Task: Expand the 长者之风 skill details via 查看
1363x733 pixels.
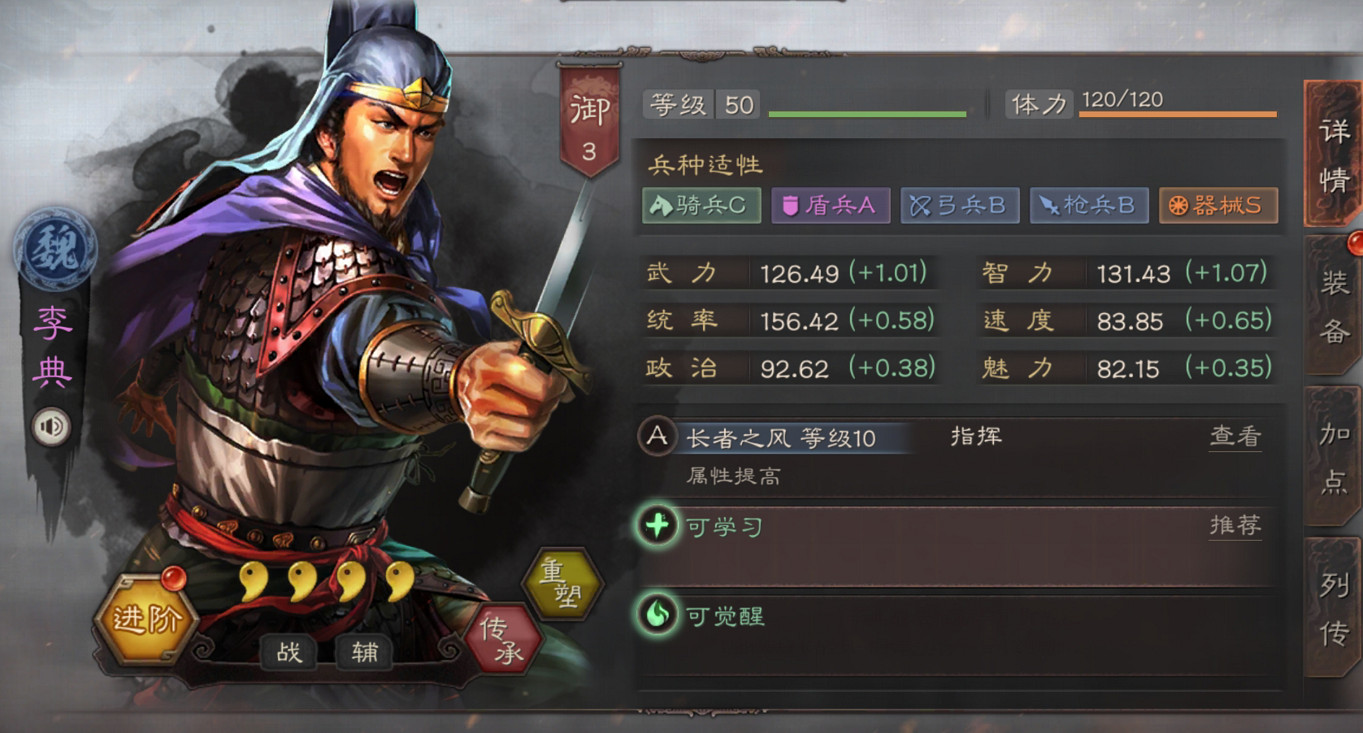Action: [x=1235, y=437]
